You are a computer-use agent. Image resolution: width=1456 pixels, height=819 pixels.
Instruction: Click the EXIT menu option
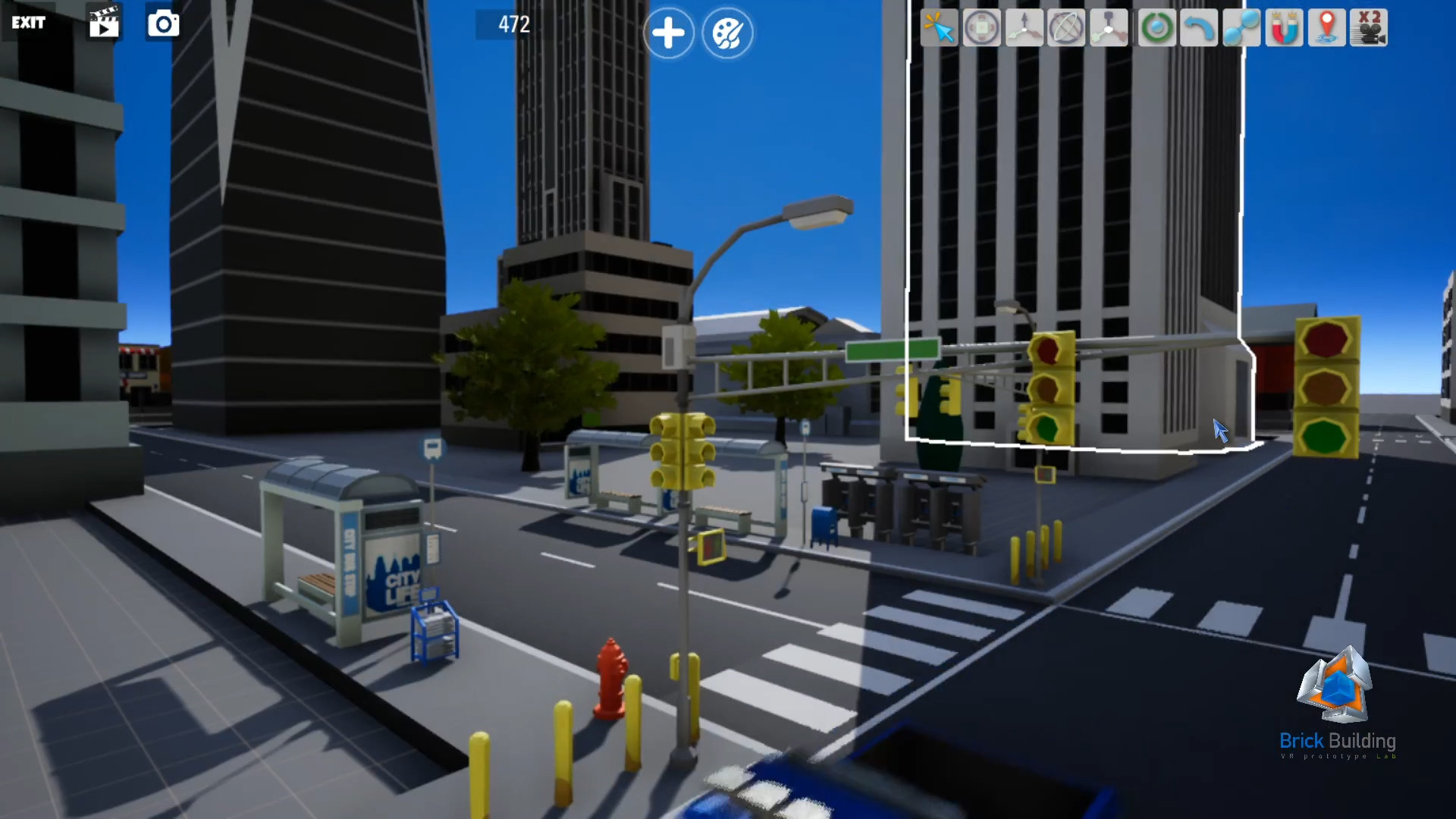[29, 23]
